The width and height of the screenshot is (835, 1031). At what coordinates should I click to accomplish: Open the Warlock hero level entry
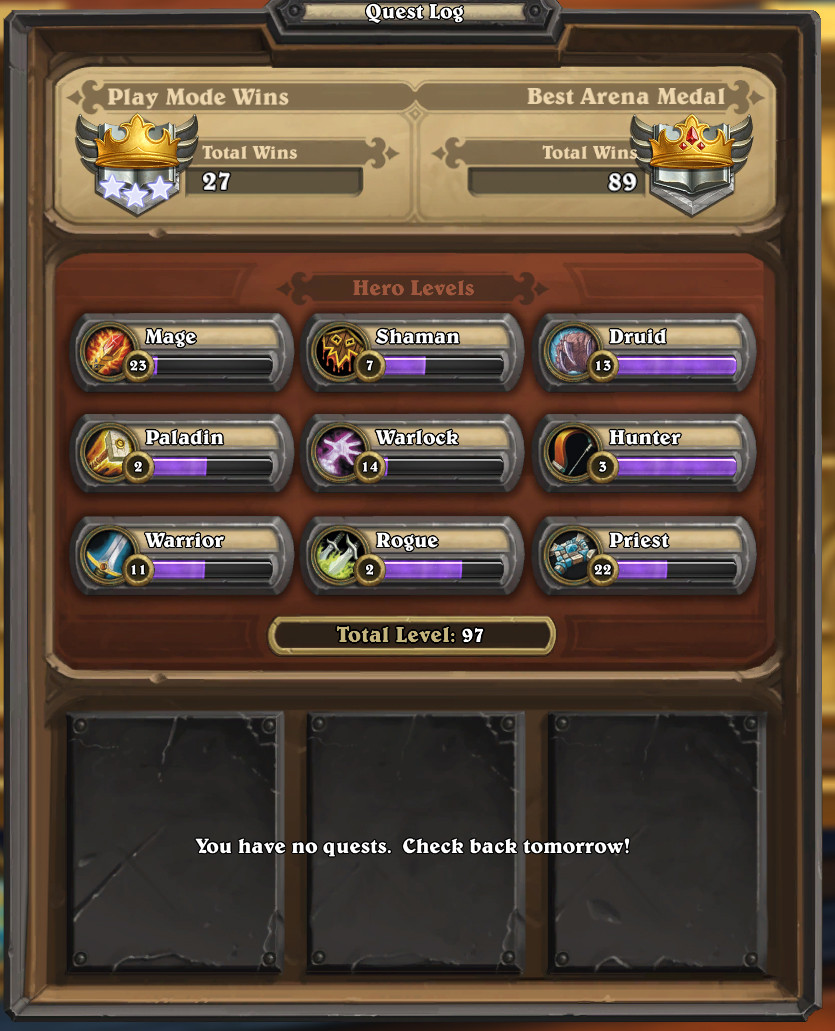point(414,453)
